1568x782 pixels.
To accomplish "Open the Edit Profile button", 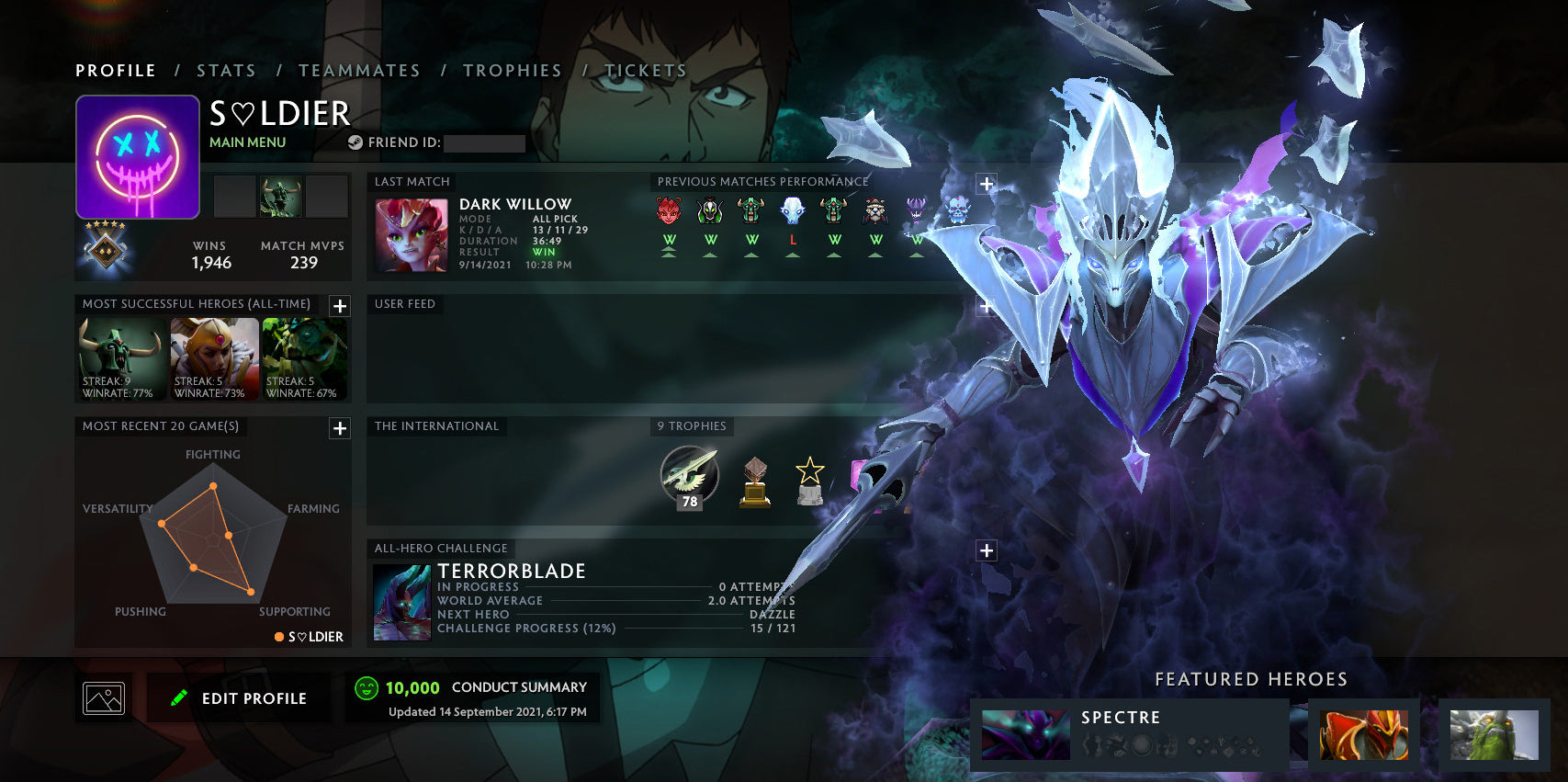I will tap(239, 698).
